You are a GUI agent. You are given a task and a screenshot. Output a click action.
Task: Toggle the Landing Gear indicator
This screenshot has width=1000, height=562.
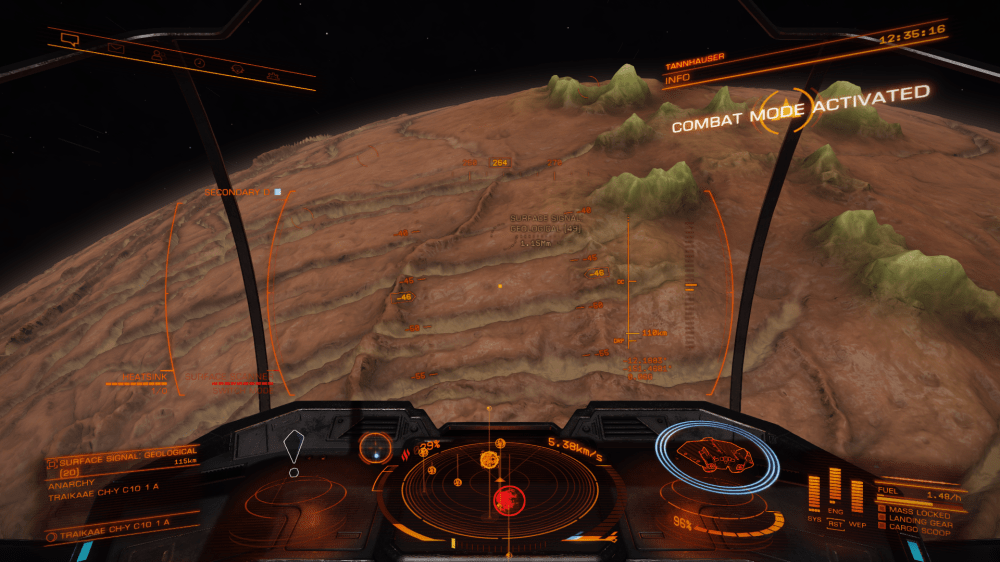click(920, 518)
